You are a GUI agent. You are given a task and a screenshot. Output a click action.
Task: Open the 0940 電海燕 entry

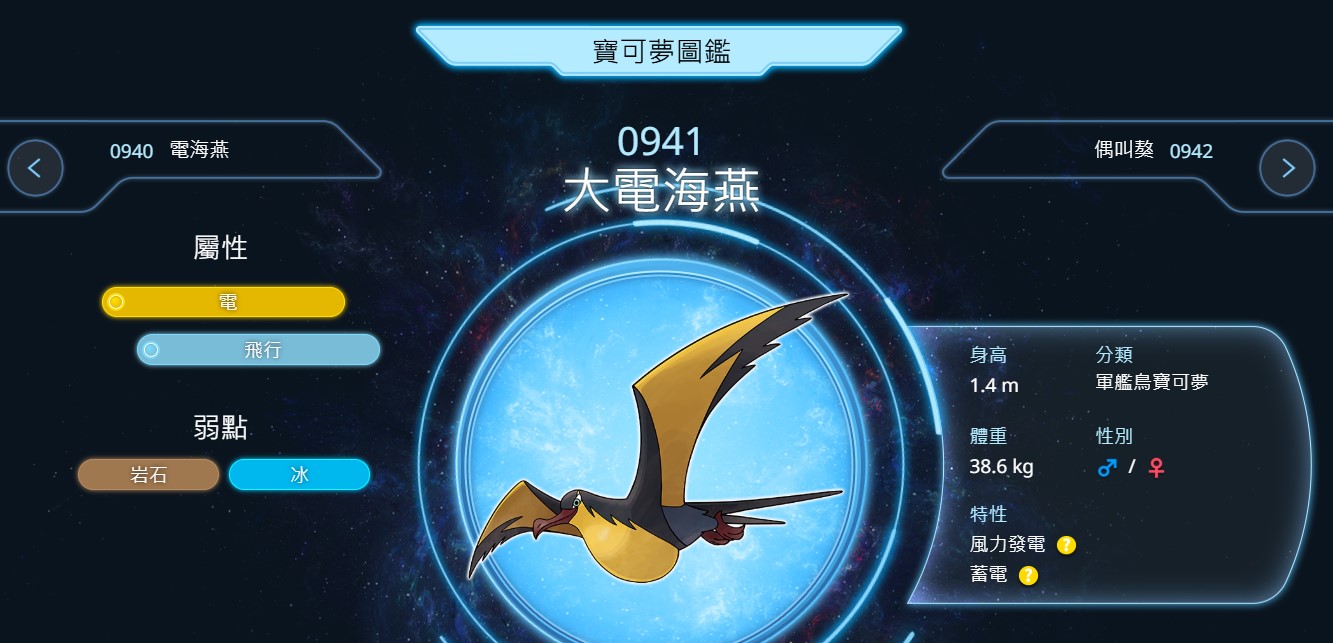170,151
